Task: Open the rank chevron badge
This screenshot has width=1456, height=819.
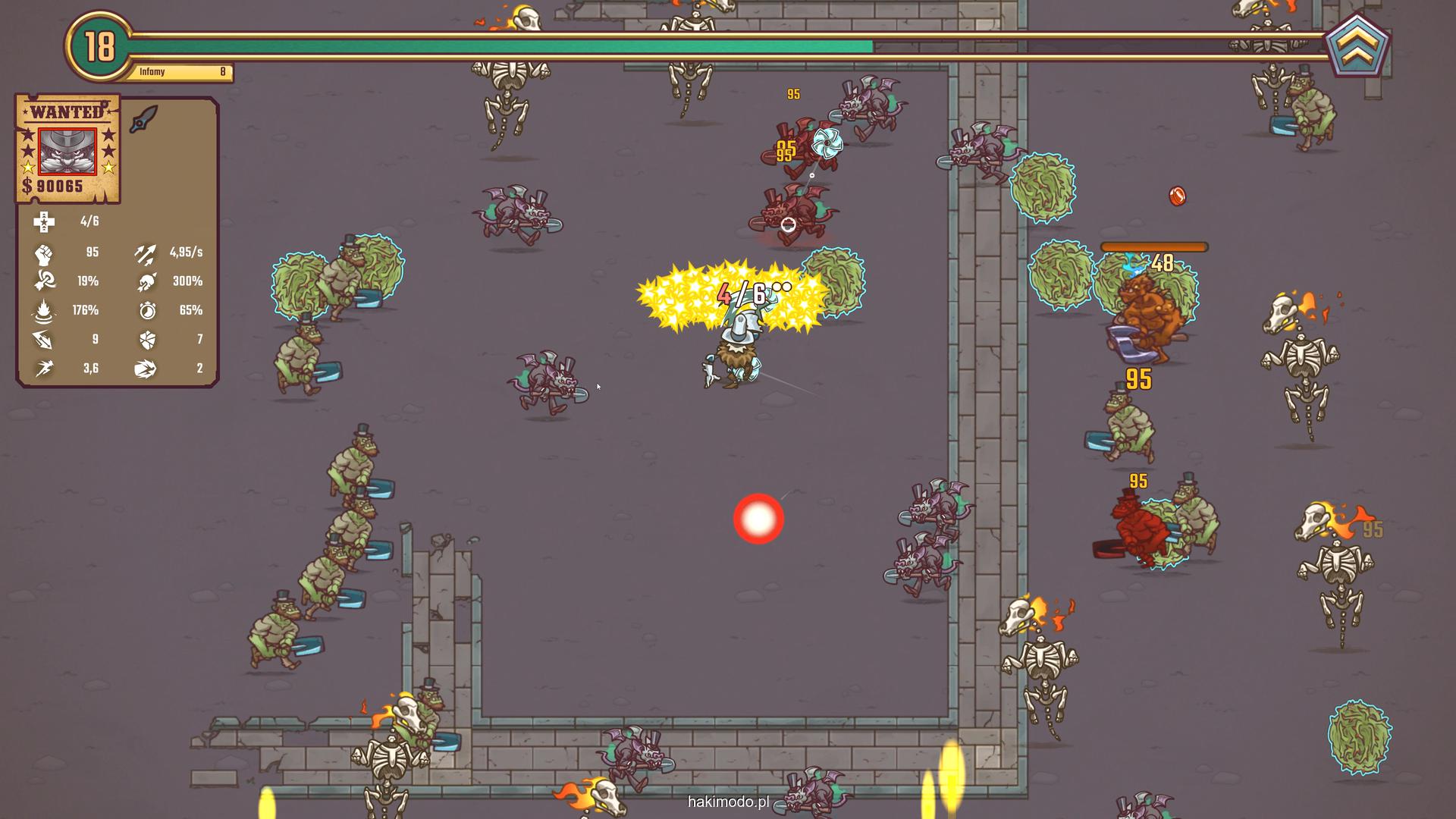Action: click(x=1357, y=46)
